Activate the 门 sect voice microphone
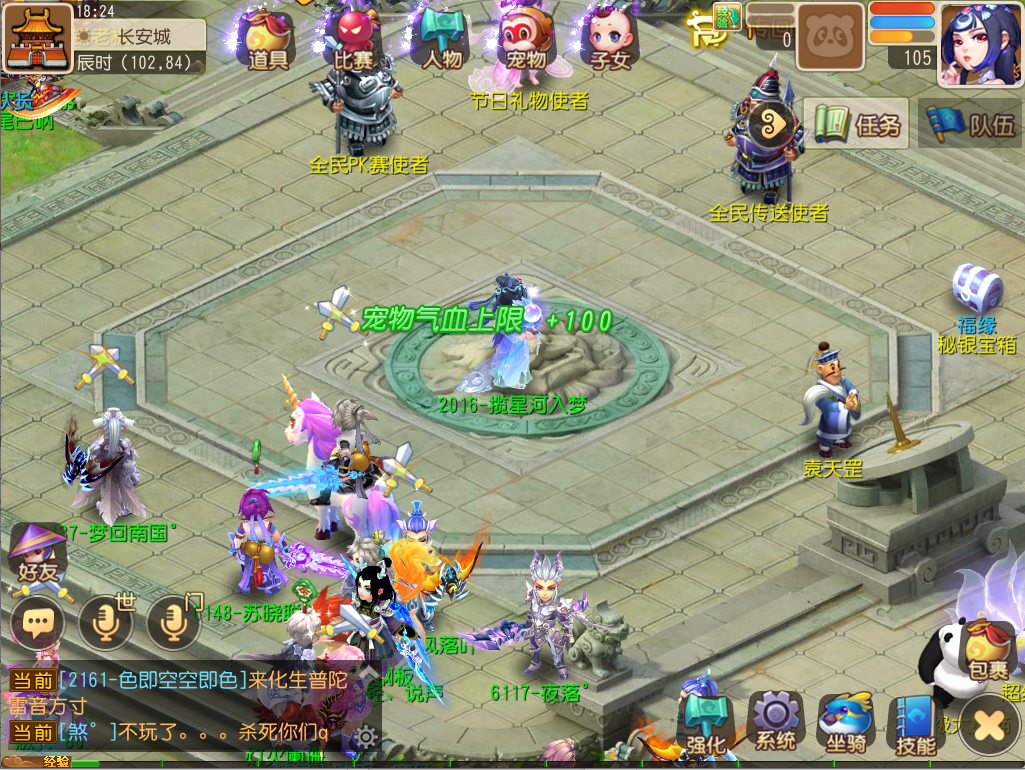This screenshot has height=770, width=1025. [174, 622]
